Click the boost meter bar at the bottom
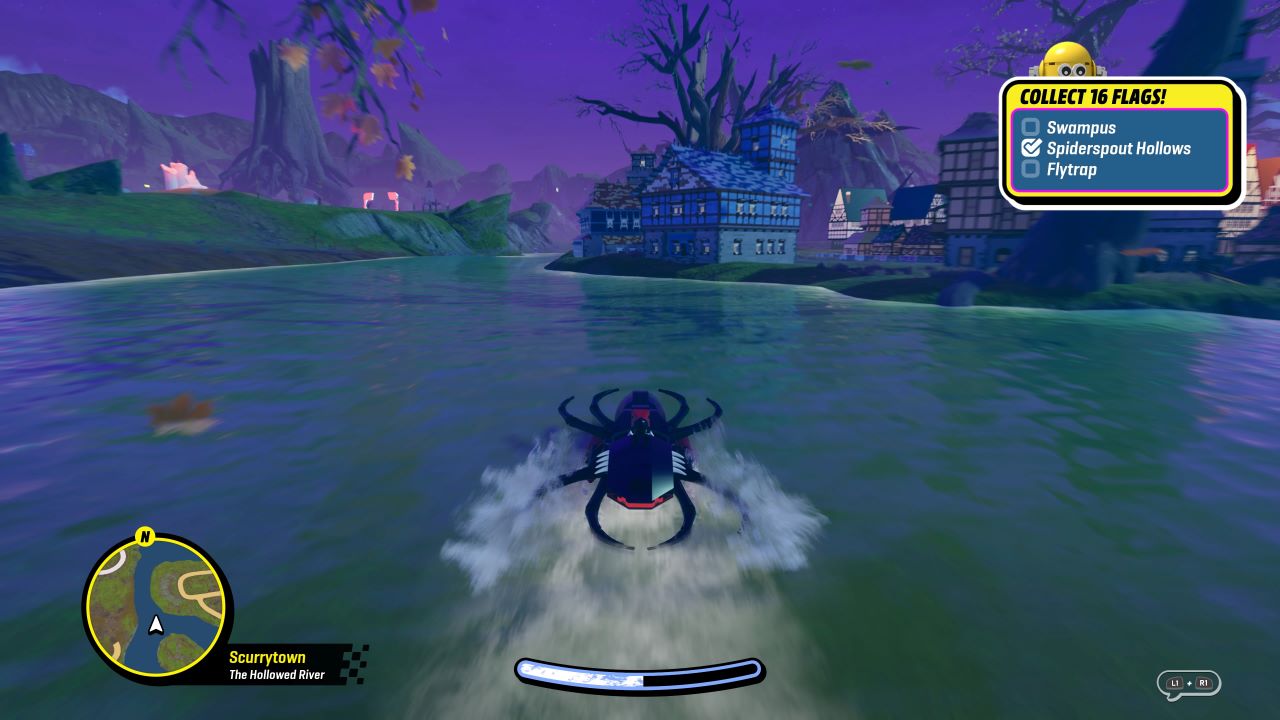Screen dimensions: 1280x720 (x=640, y=673)
